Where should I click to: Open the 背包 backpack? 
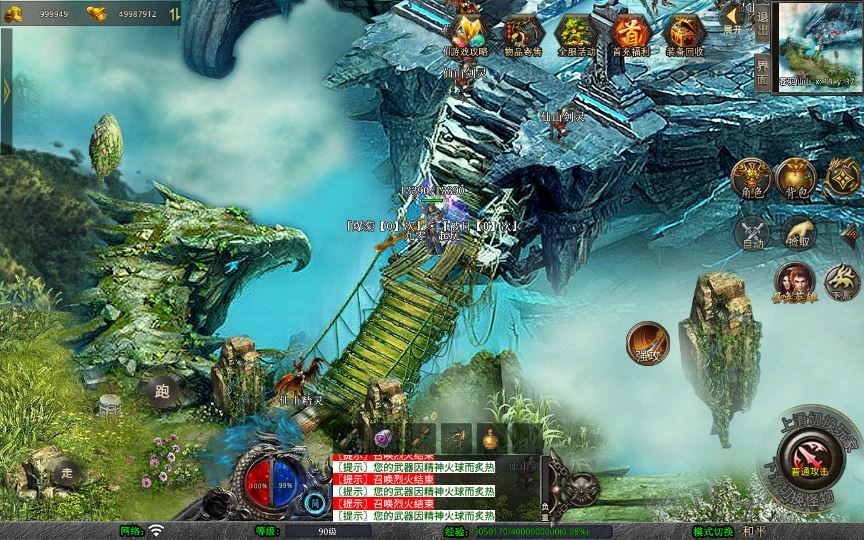click(x=796, y=177)
